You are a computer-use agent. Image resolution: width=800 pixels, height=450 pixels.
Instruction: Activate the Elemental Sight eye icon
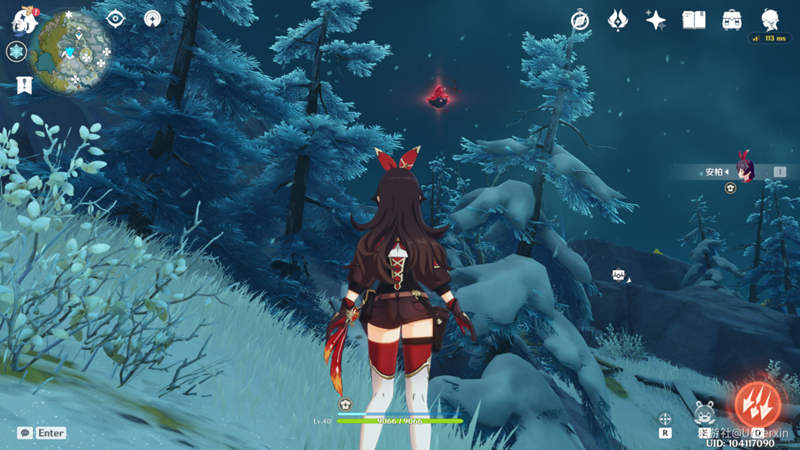coord(116,19)
